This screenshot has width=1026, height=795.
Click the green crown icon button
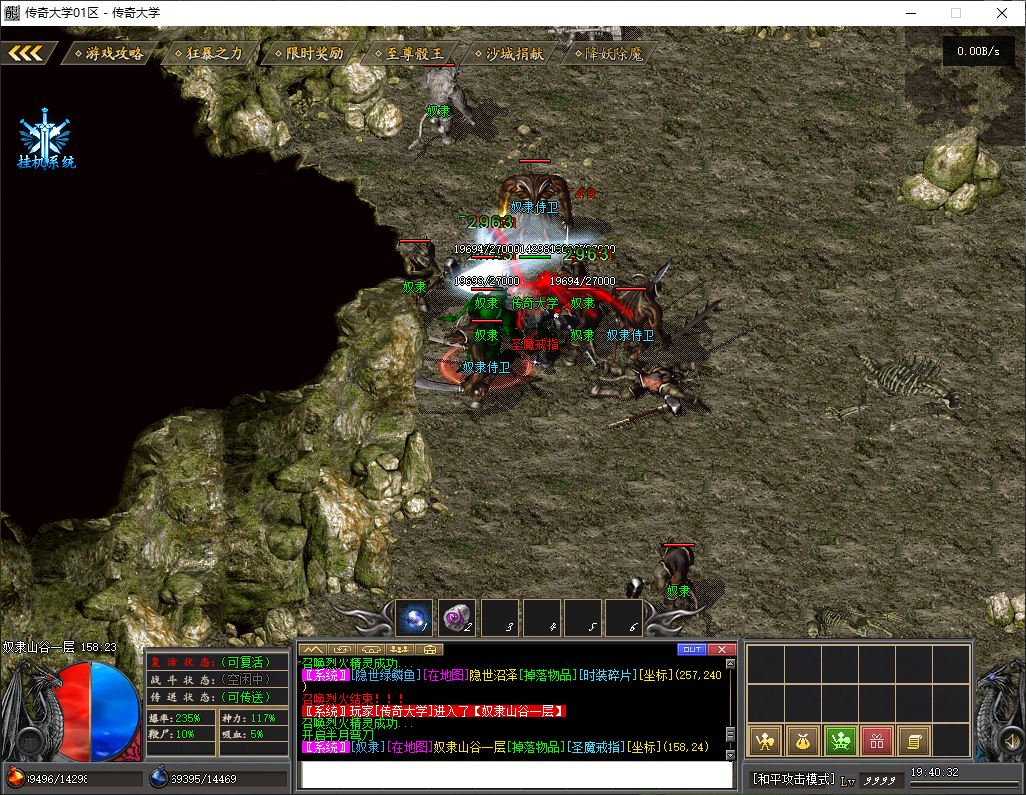click(839, 741)
